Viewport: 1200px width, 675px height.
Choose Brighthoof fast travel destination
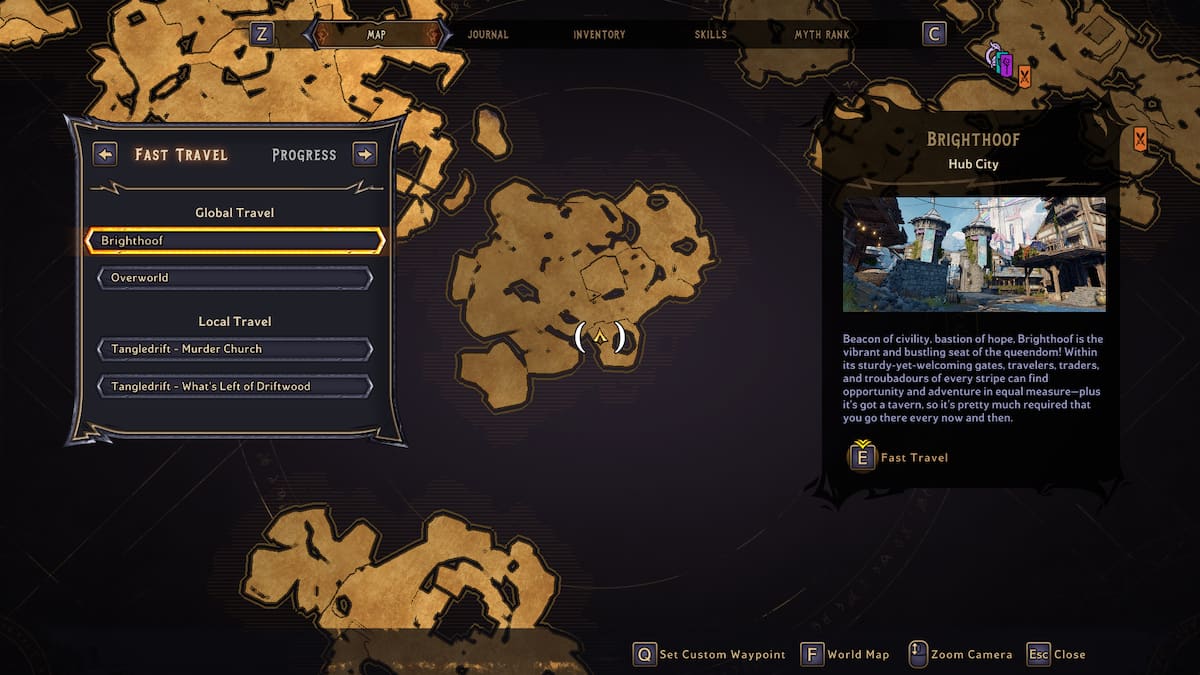235,241
